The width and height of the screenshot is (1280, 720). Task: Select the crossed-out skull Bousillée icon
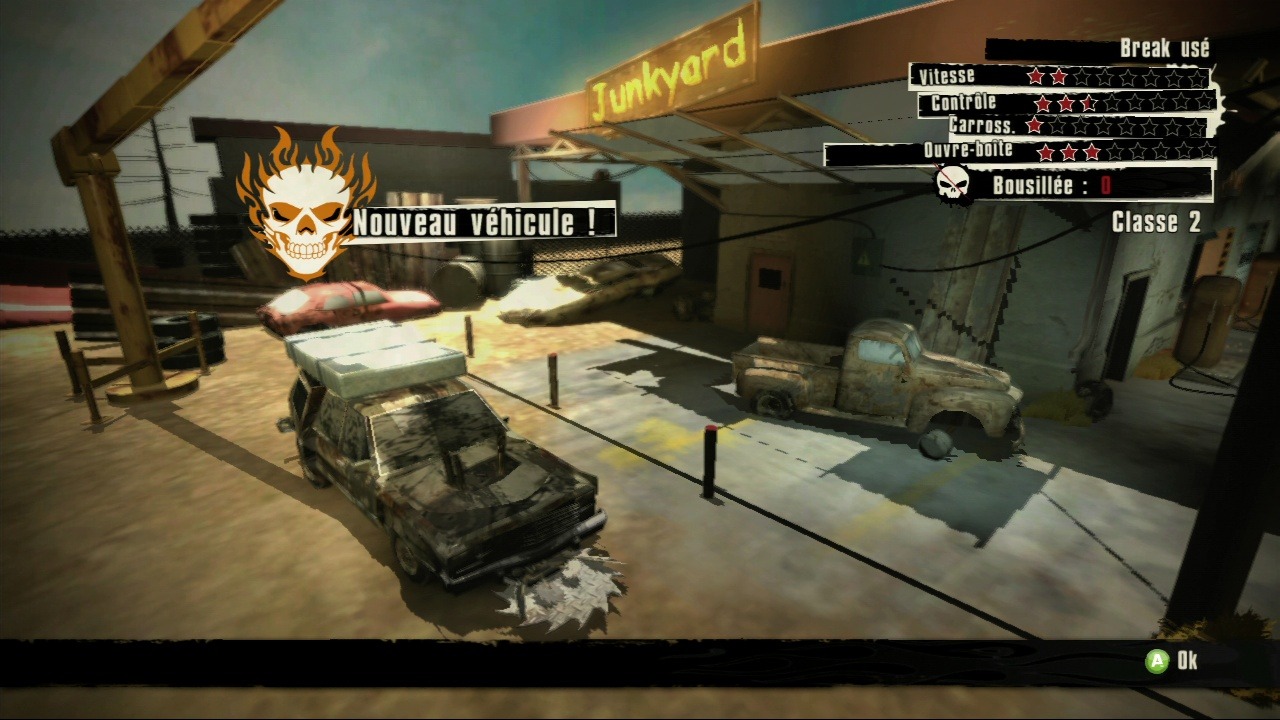pyautogui.click(x=950, y=182)
